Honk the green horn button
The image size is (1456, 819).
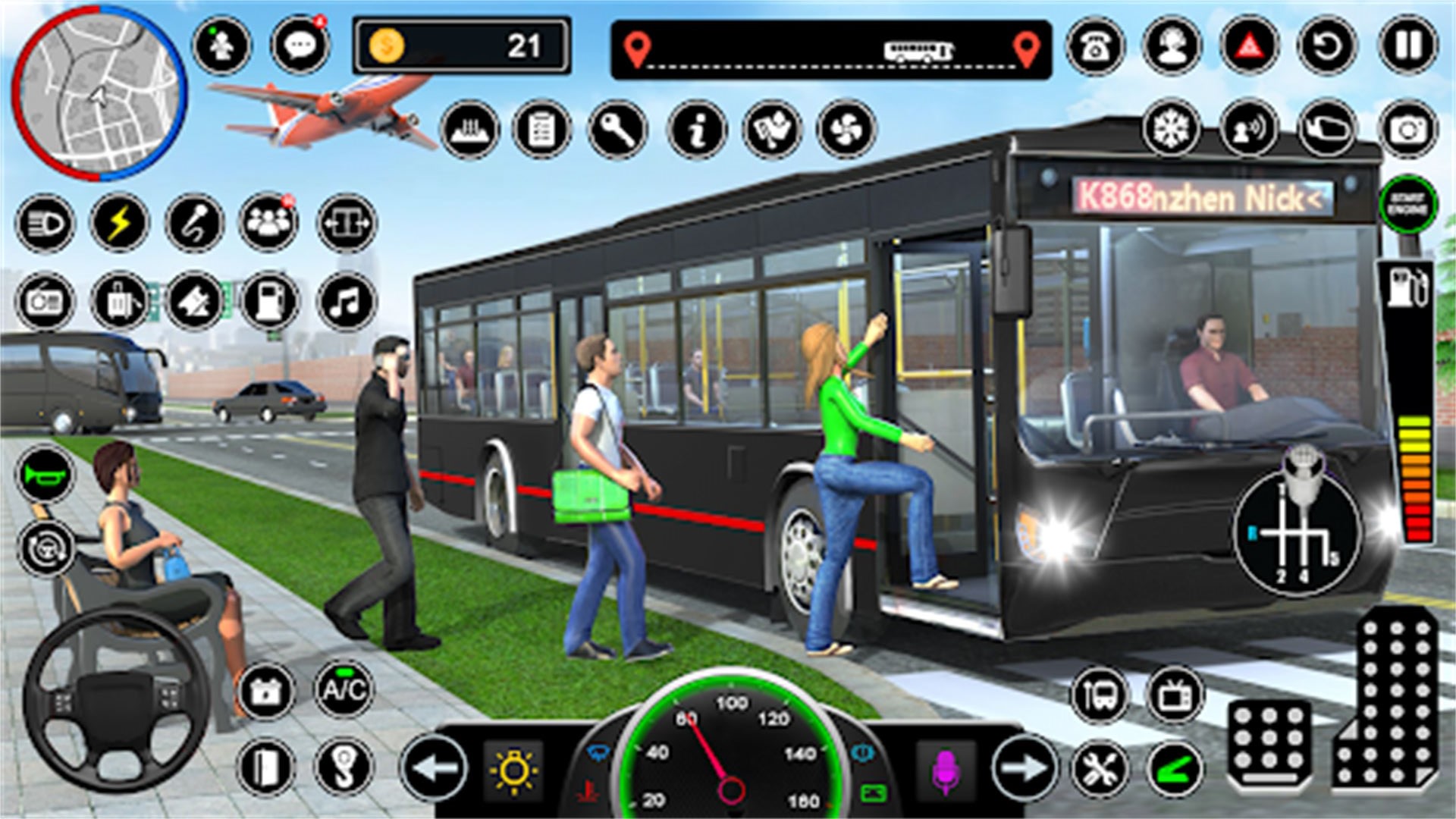point(45,475)
